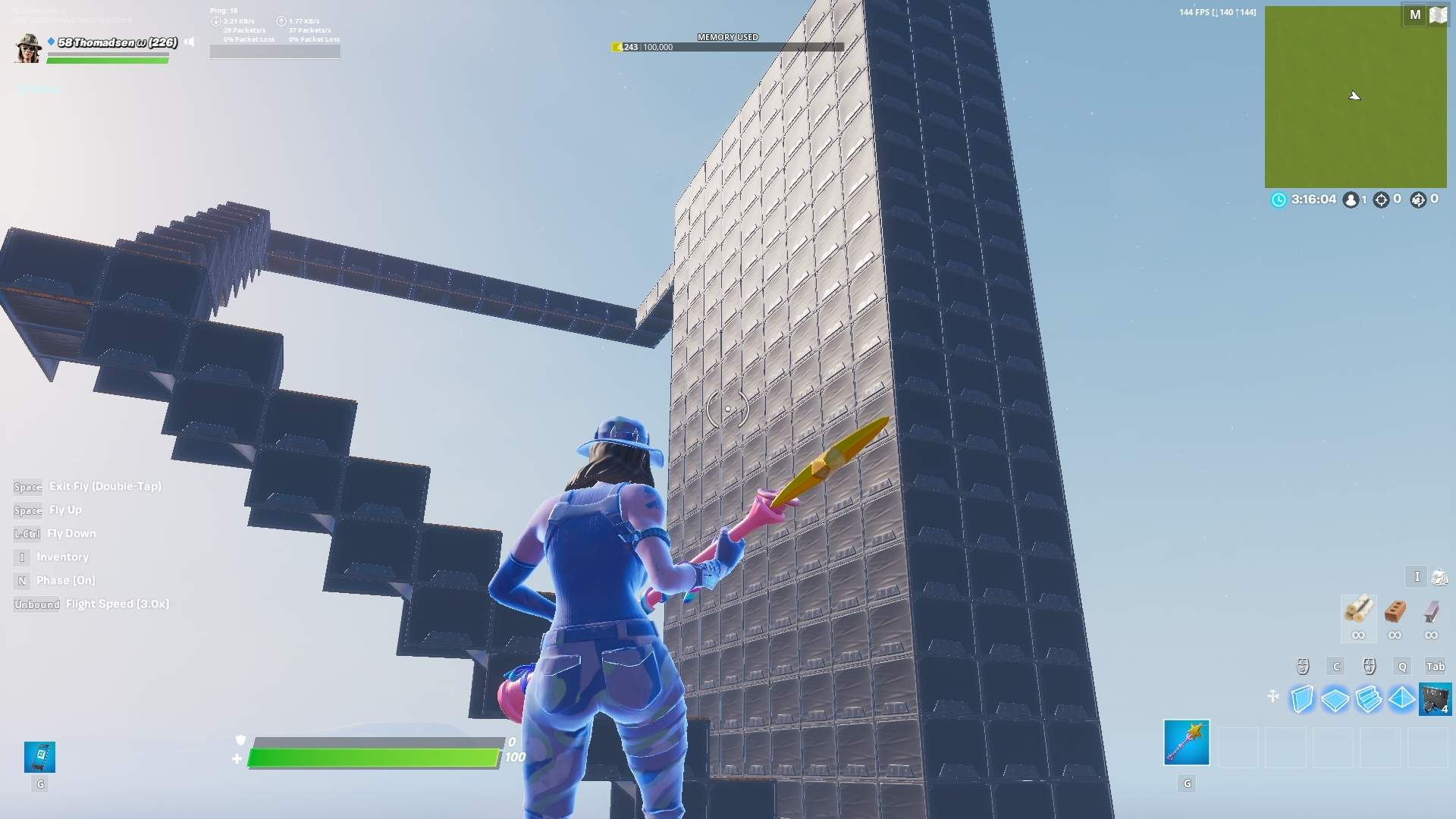Toggle the shield icon beside the health bar

[x=240, y=741]
